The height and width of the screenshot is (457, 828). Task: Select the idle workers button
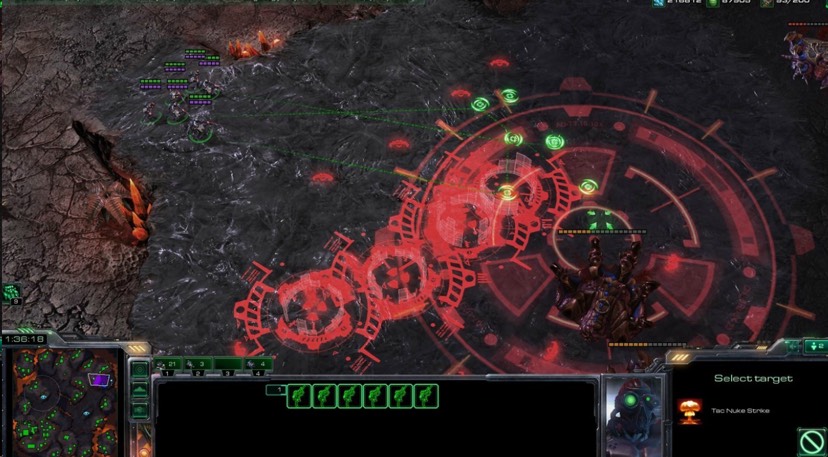click(12, 293)
